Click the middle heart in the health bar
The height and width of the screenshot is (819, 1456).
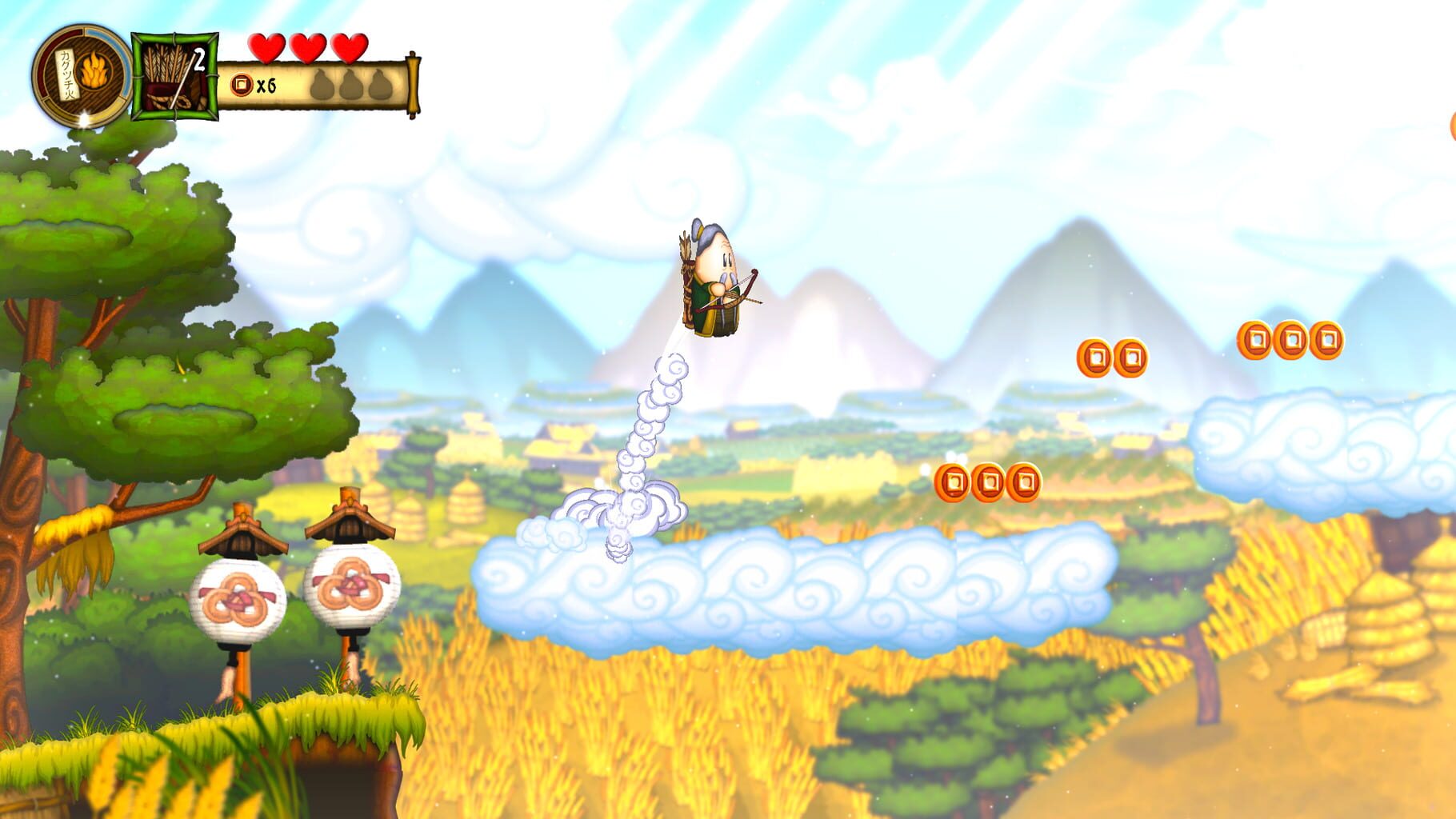point(308,48)
